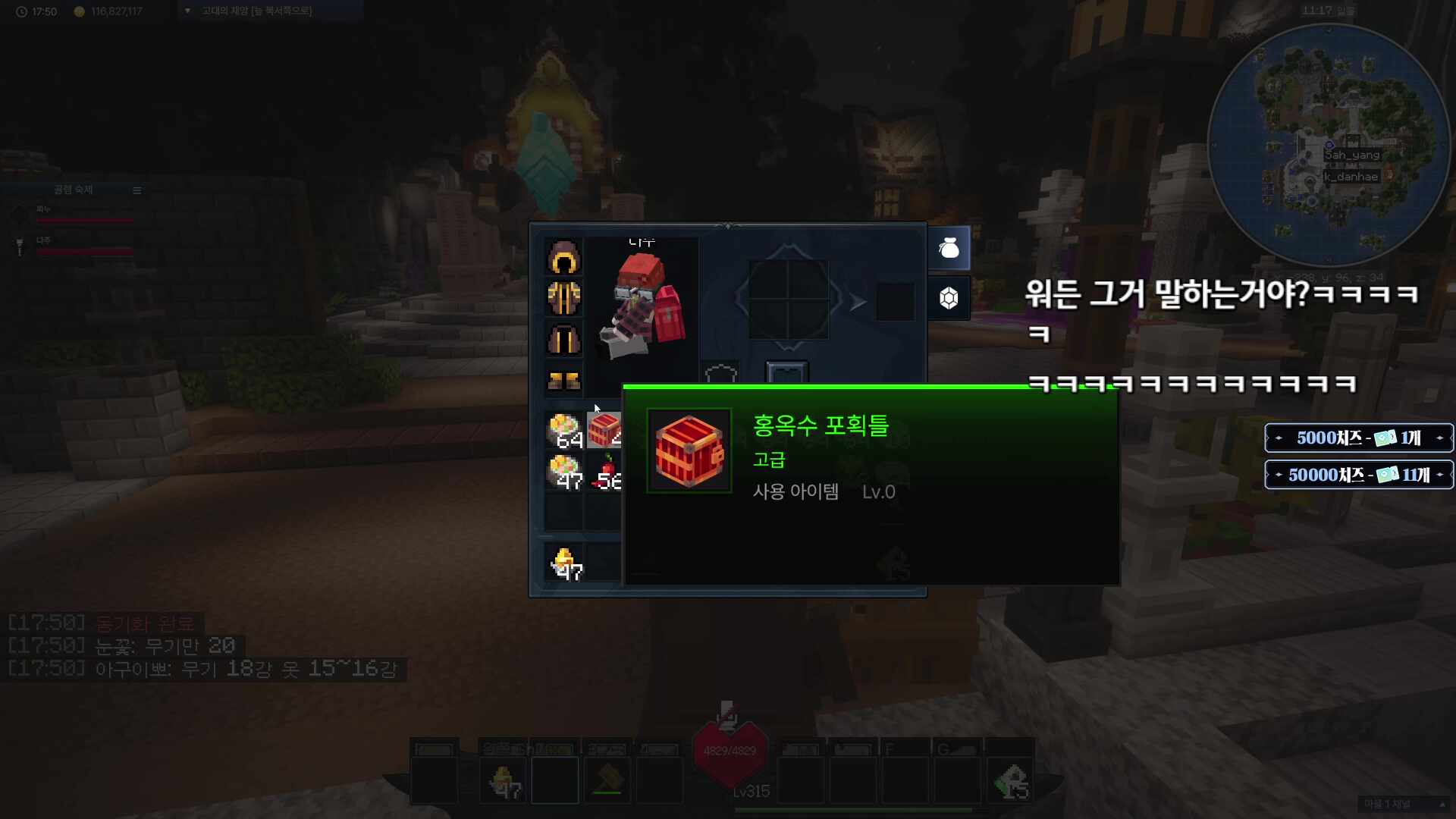1456x819 pixels.
Task: Expand the quest tracker dropdown arrow
Action: (187, 11)
